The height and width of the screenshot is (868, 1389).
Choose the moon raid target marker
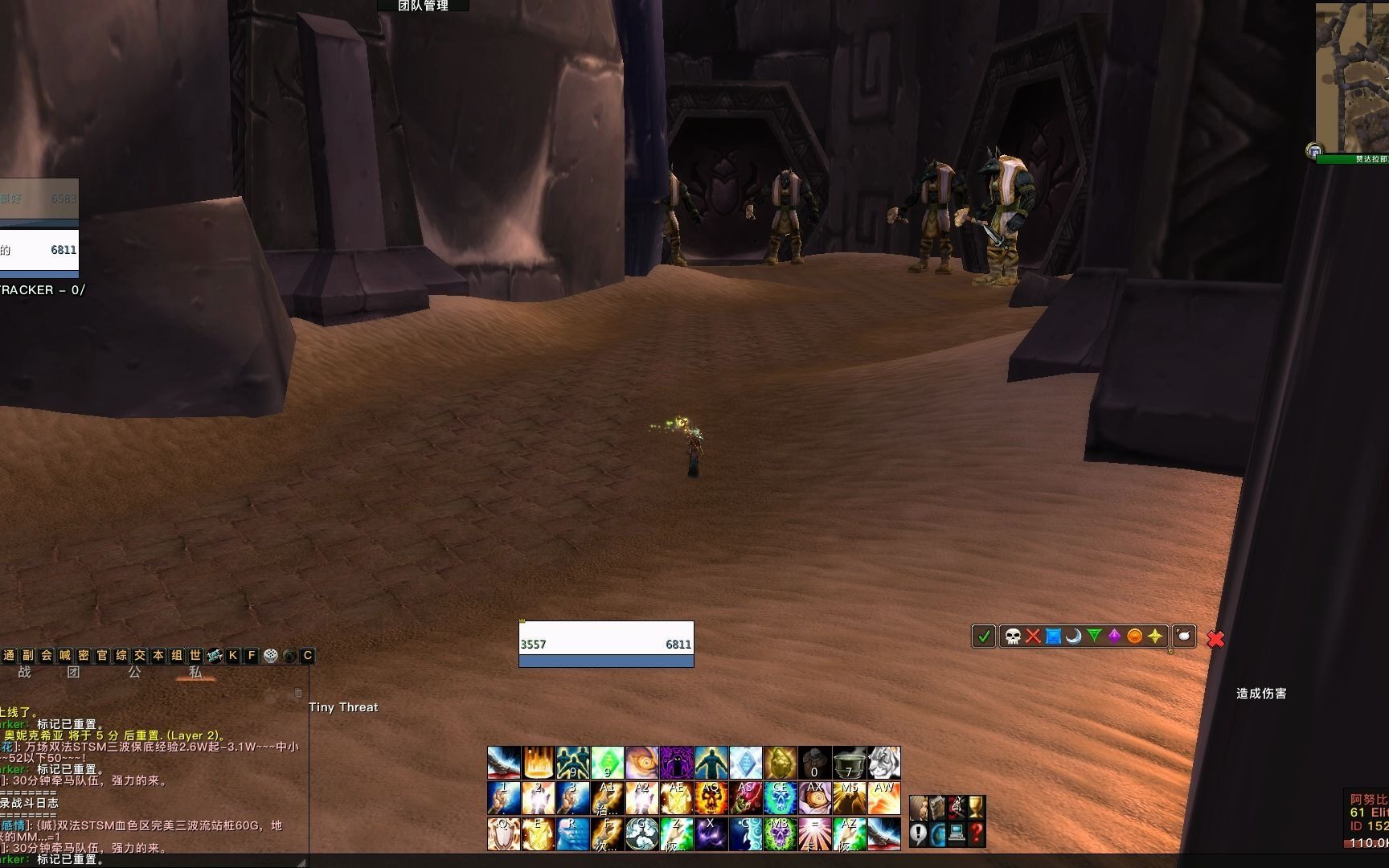point(1073,637)
